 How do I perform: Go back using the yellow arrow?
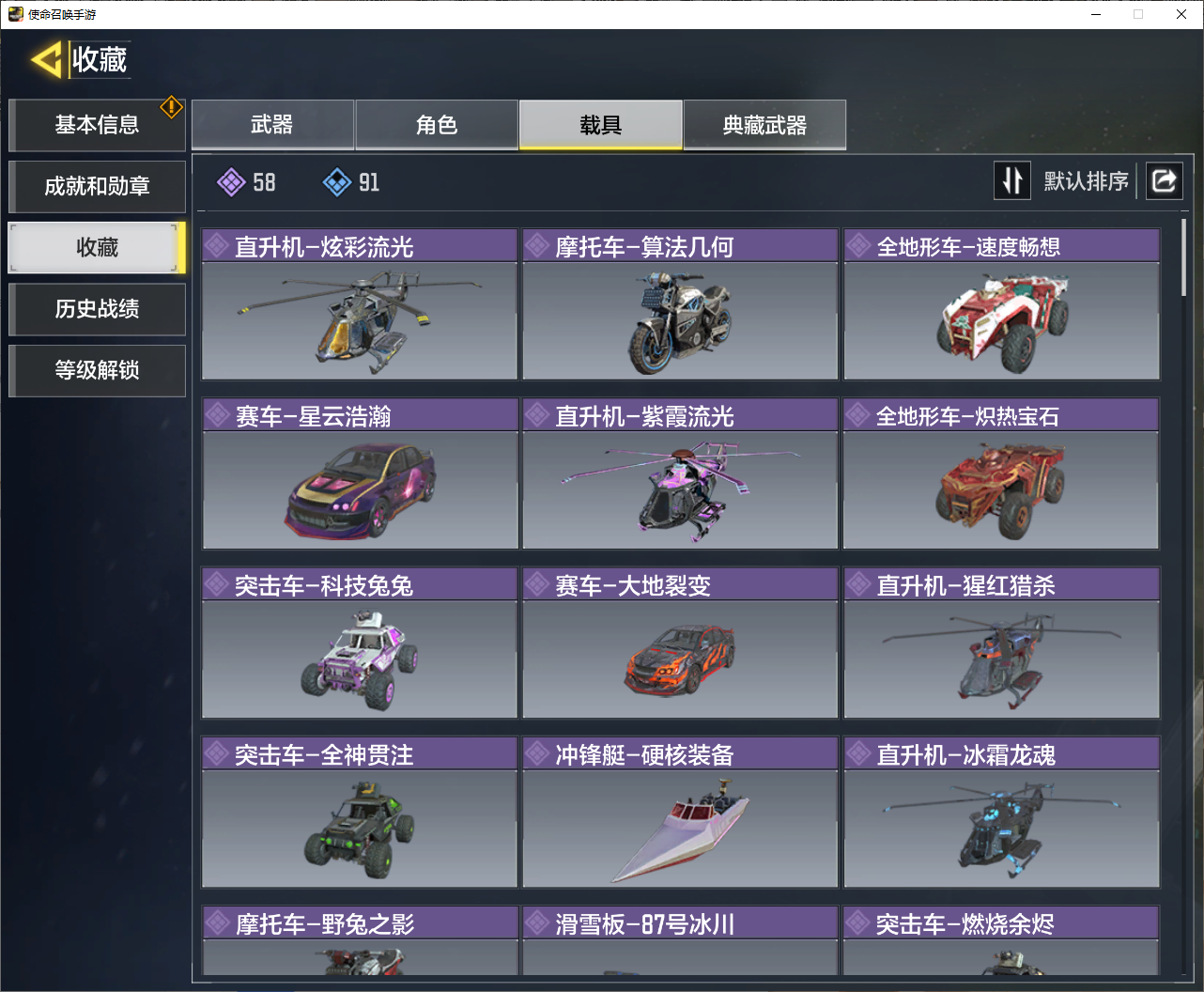[47, 59]
